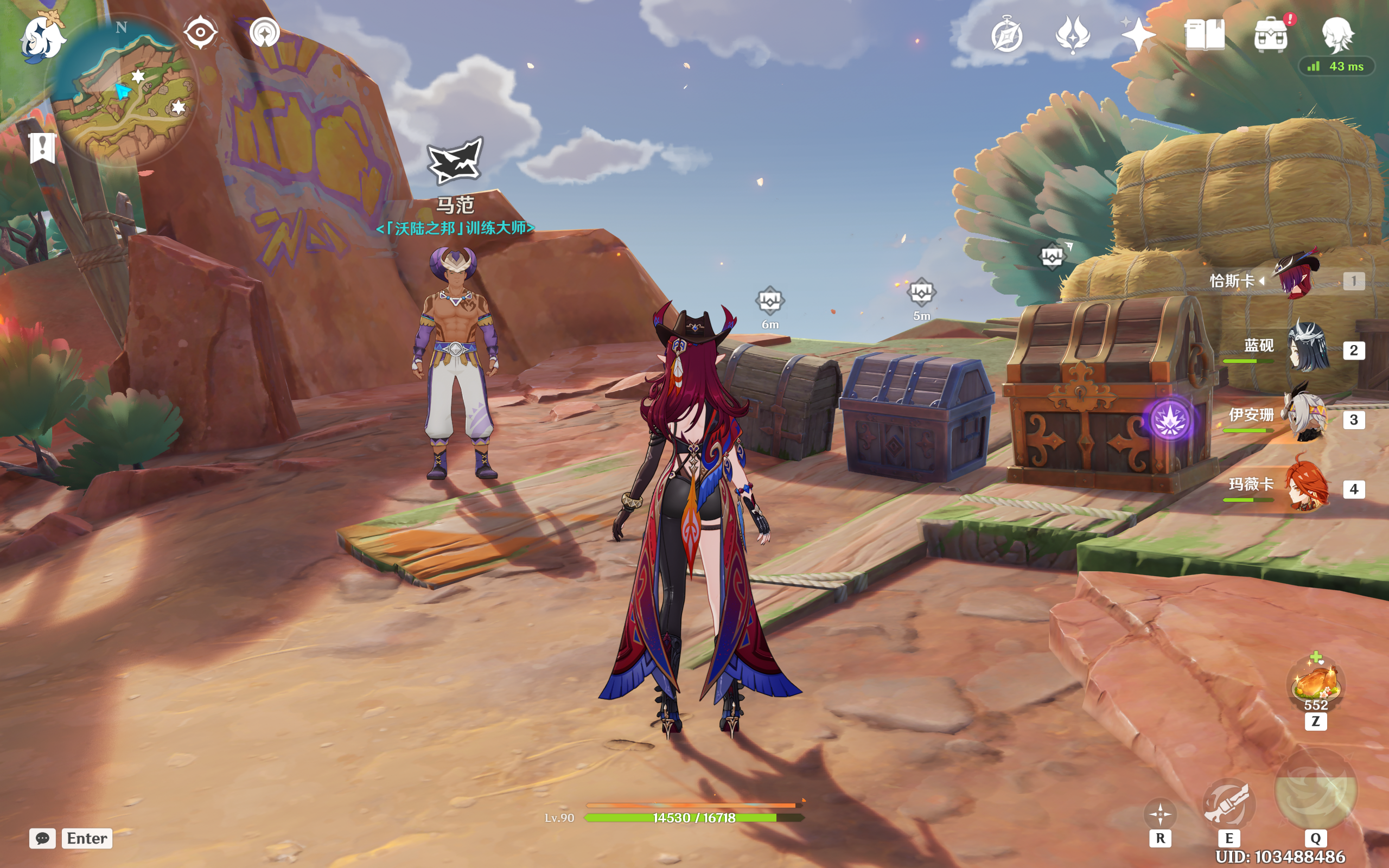Open the four-pointed star wish icon
The image size is (1389, 868).
tap(1138, 34)
